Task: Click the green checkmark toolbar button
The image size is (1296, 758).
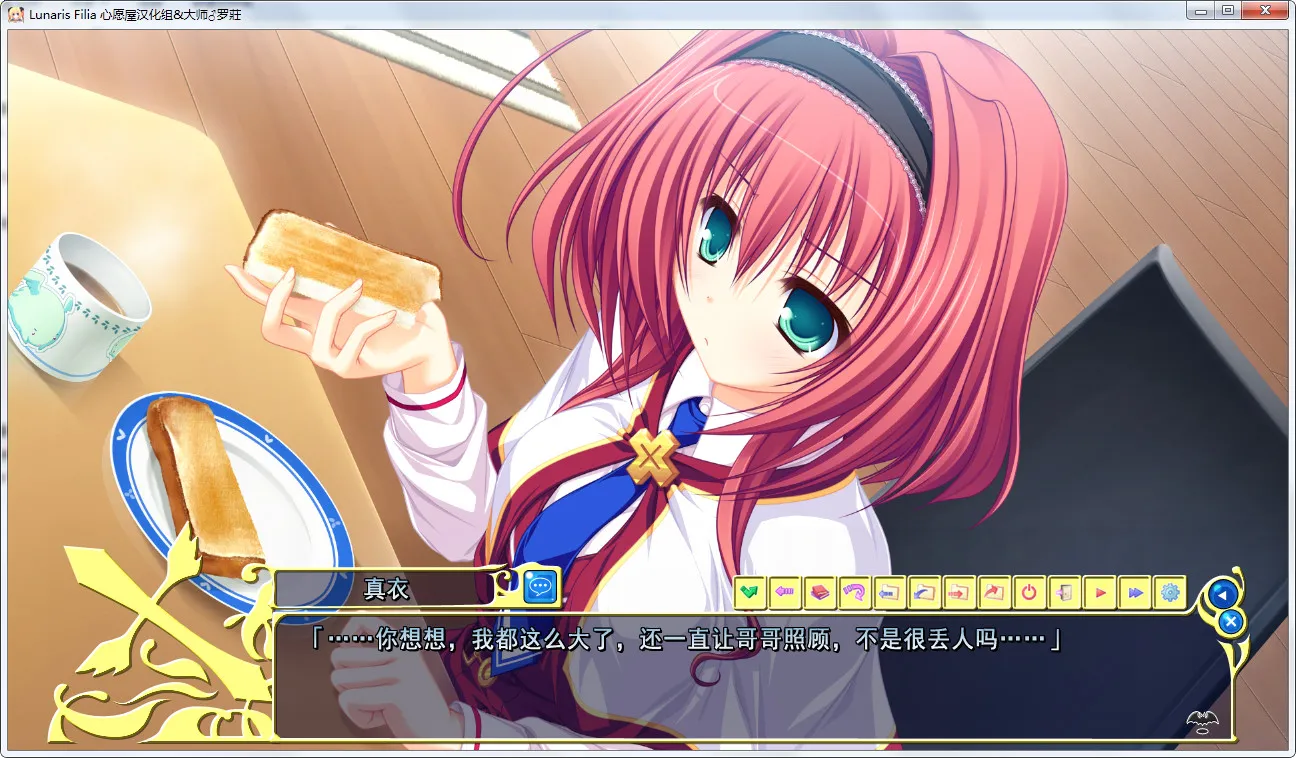Action: (749, 593)
